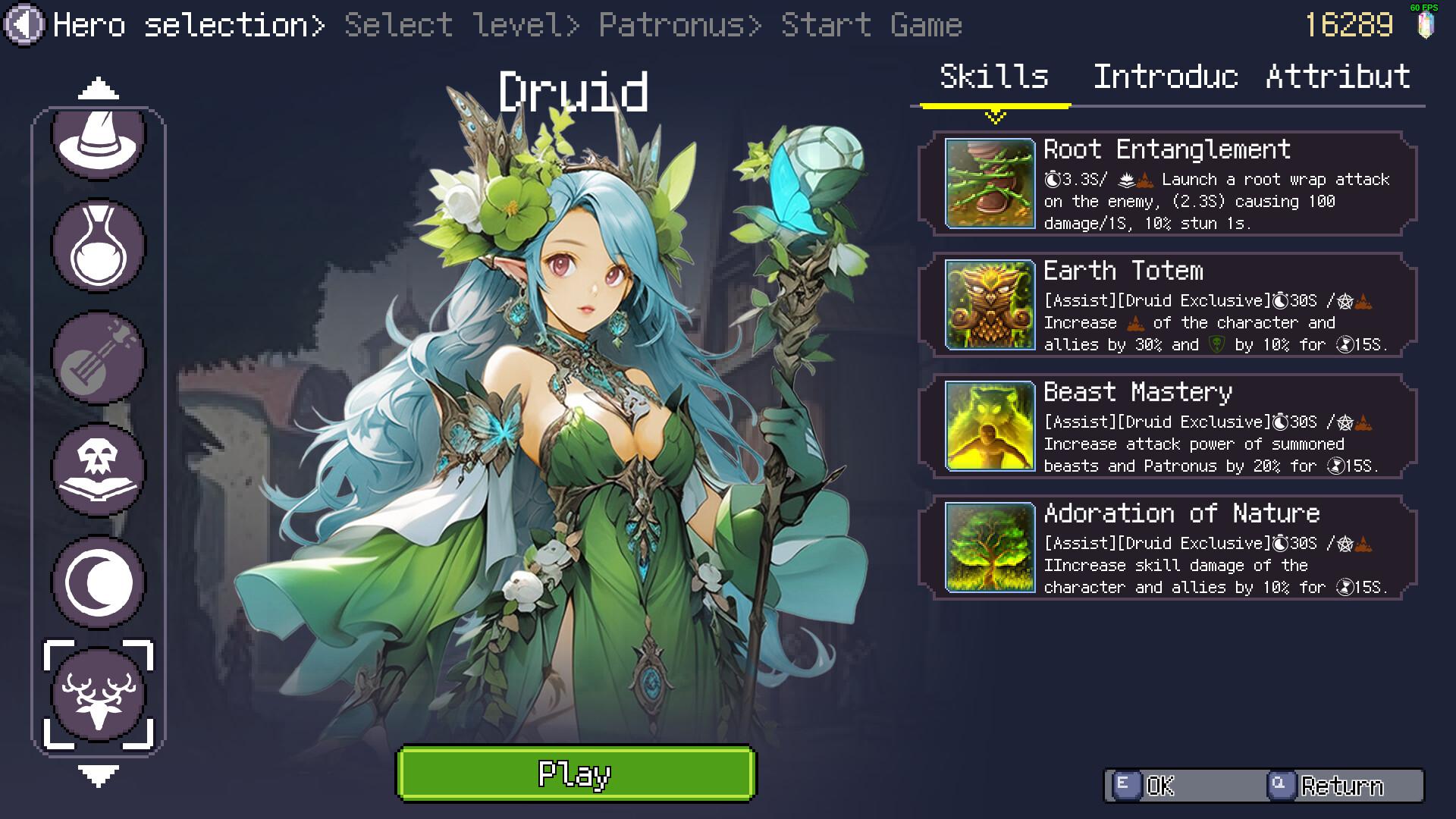
Task: Switch to the Introduc tab
Action: click(x=1166, y=78)
